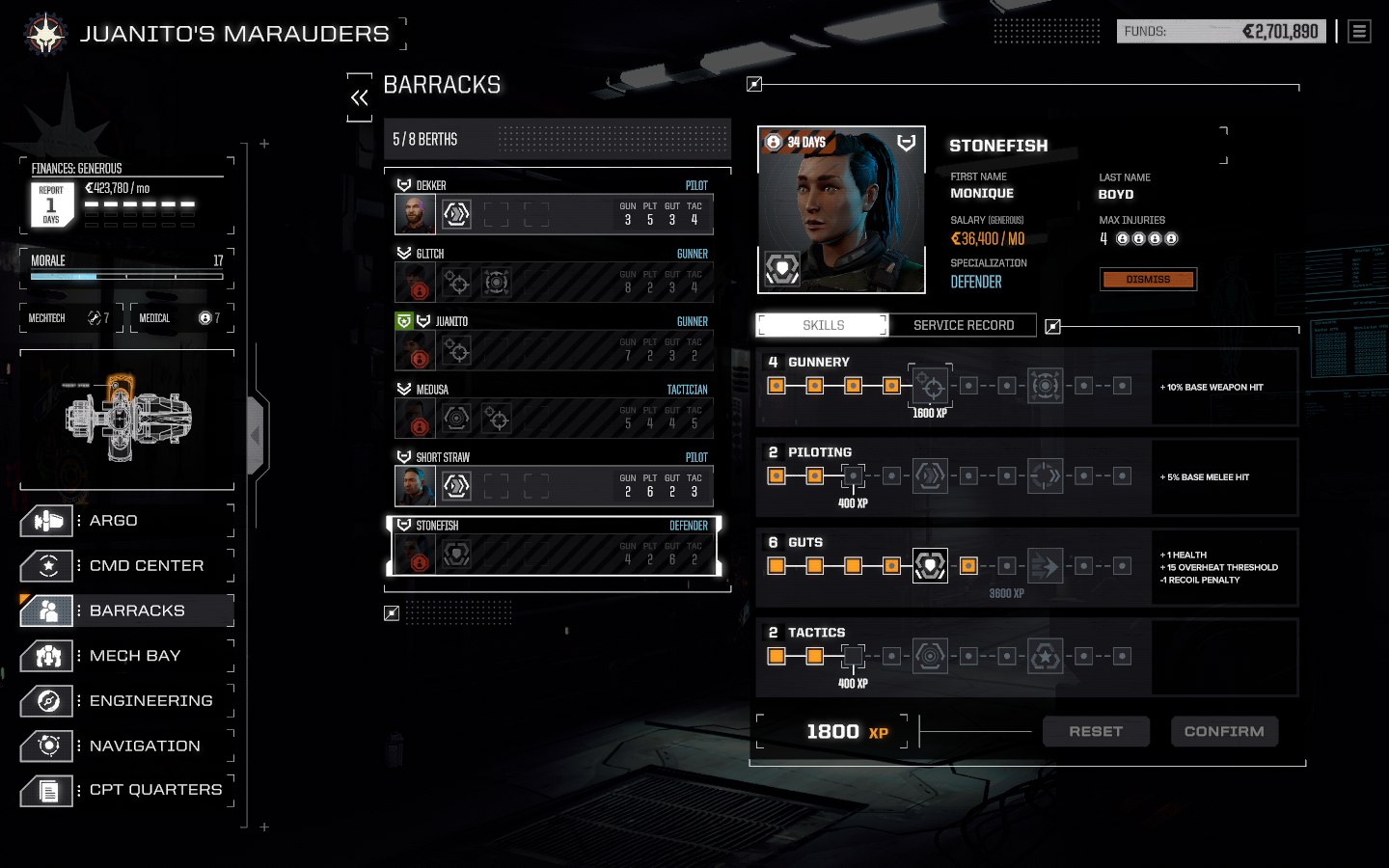Dismiss the pilot Stonefish
The height and width of the screenshot is (868, 1389).
click(x=1148, y=280)
